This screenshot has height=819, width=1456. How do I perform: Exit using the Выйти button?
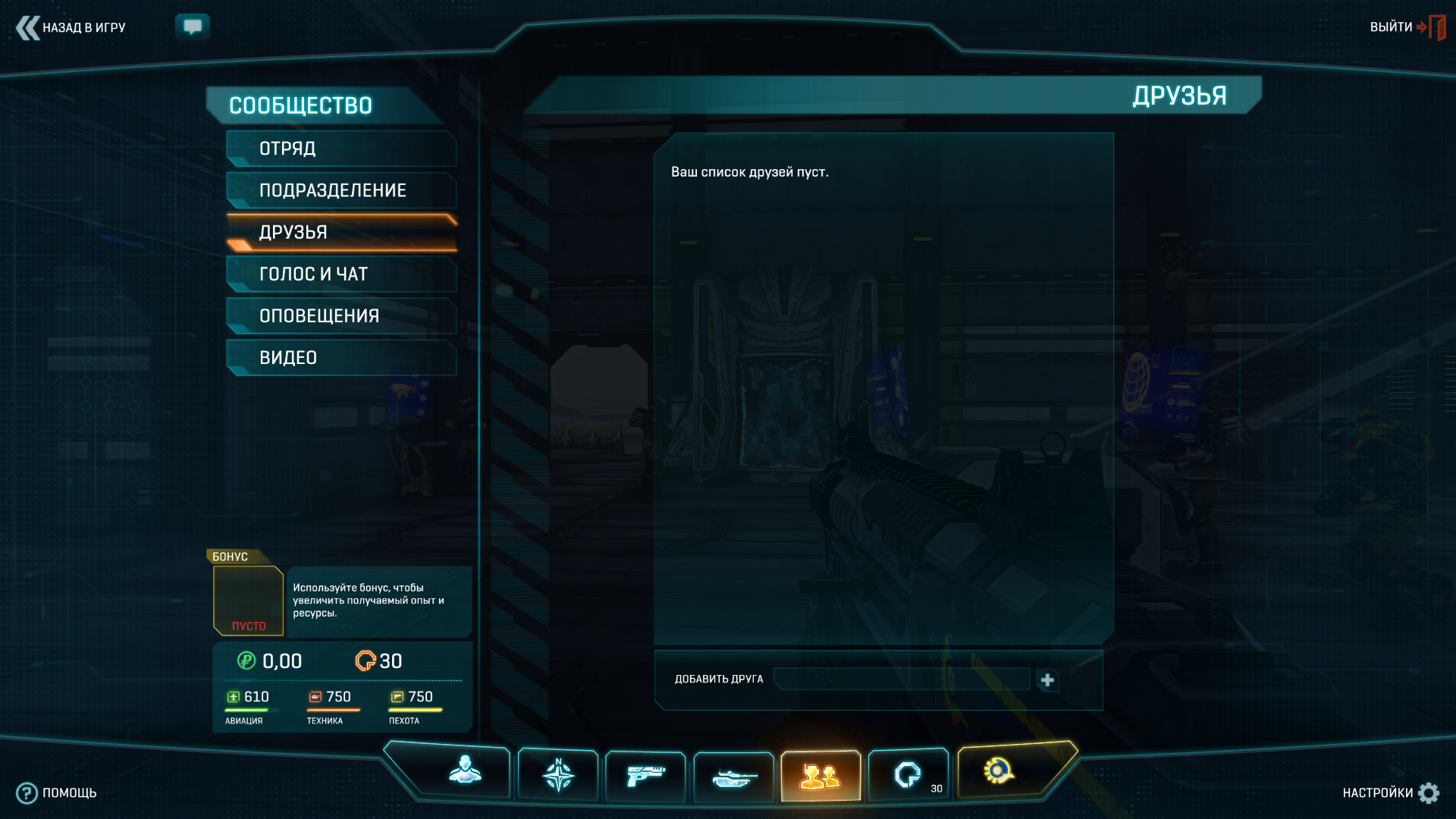[1407, 27]
